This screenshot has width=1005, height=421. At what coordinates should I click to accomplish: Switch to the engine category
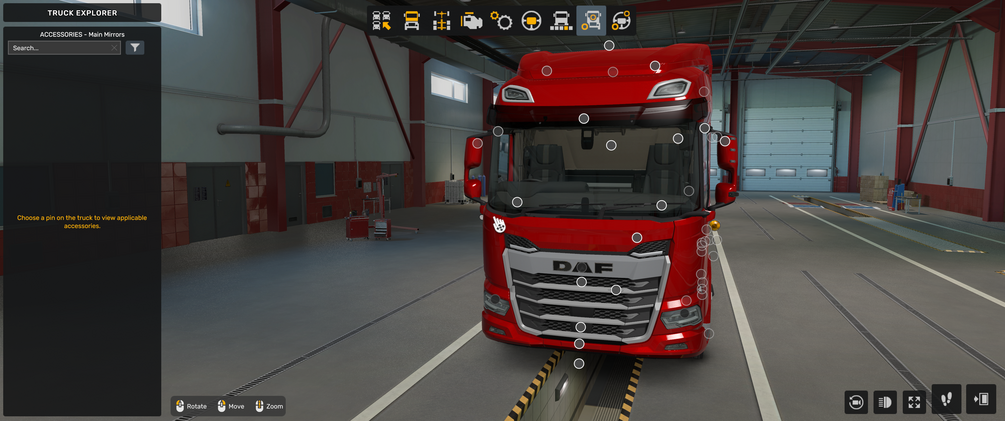[471, 21]
